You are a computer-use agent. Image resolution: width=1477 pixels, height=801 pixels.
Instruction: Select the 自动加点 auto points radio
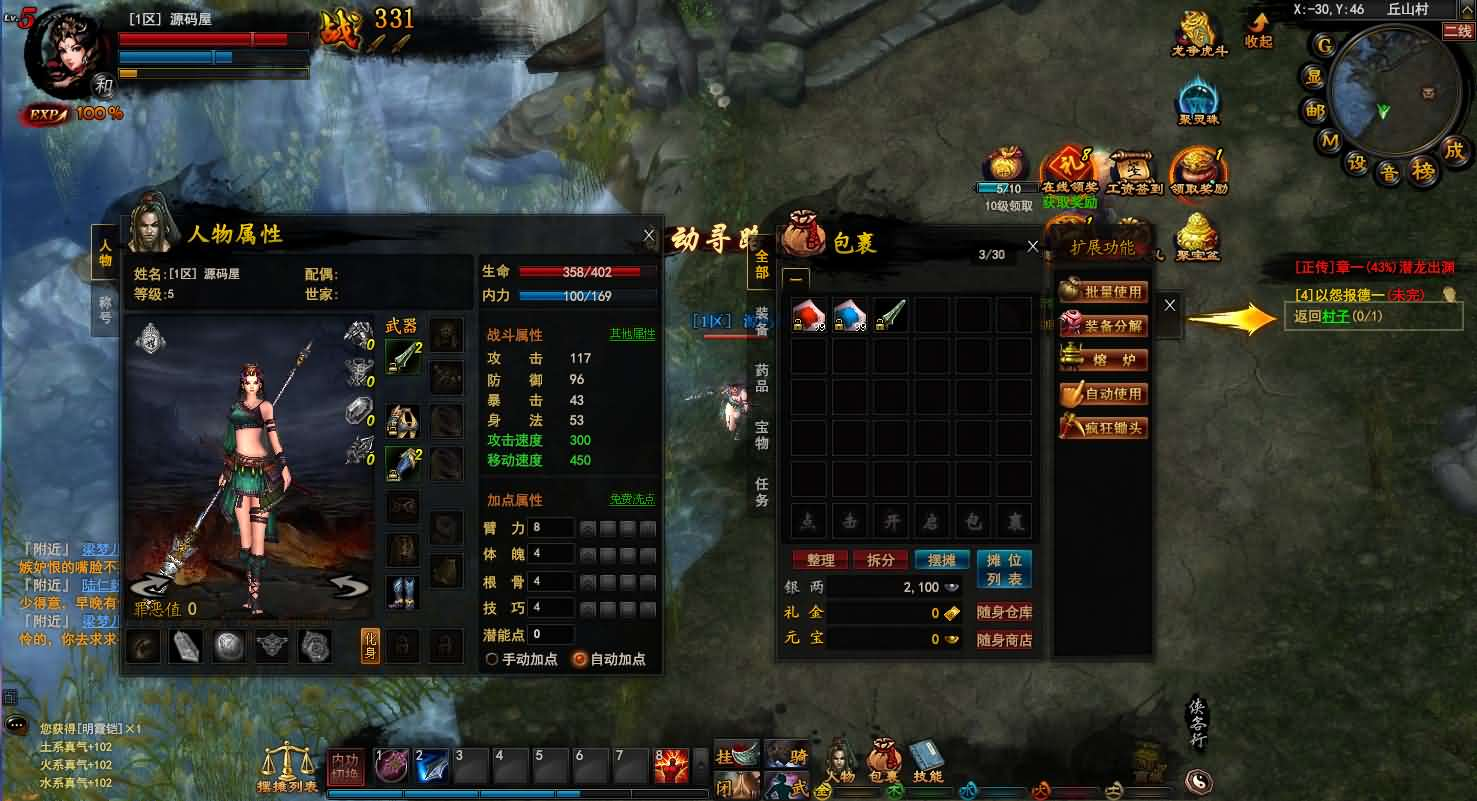[x=579, y=659]
